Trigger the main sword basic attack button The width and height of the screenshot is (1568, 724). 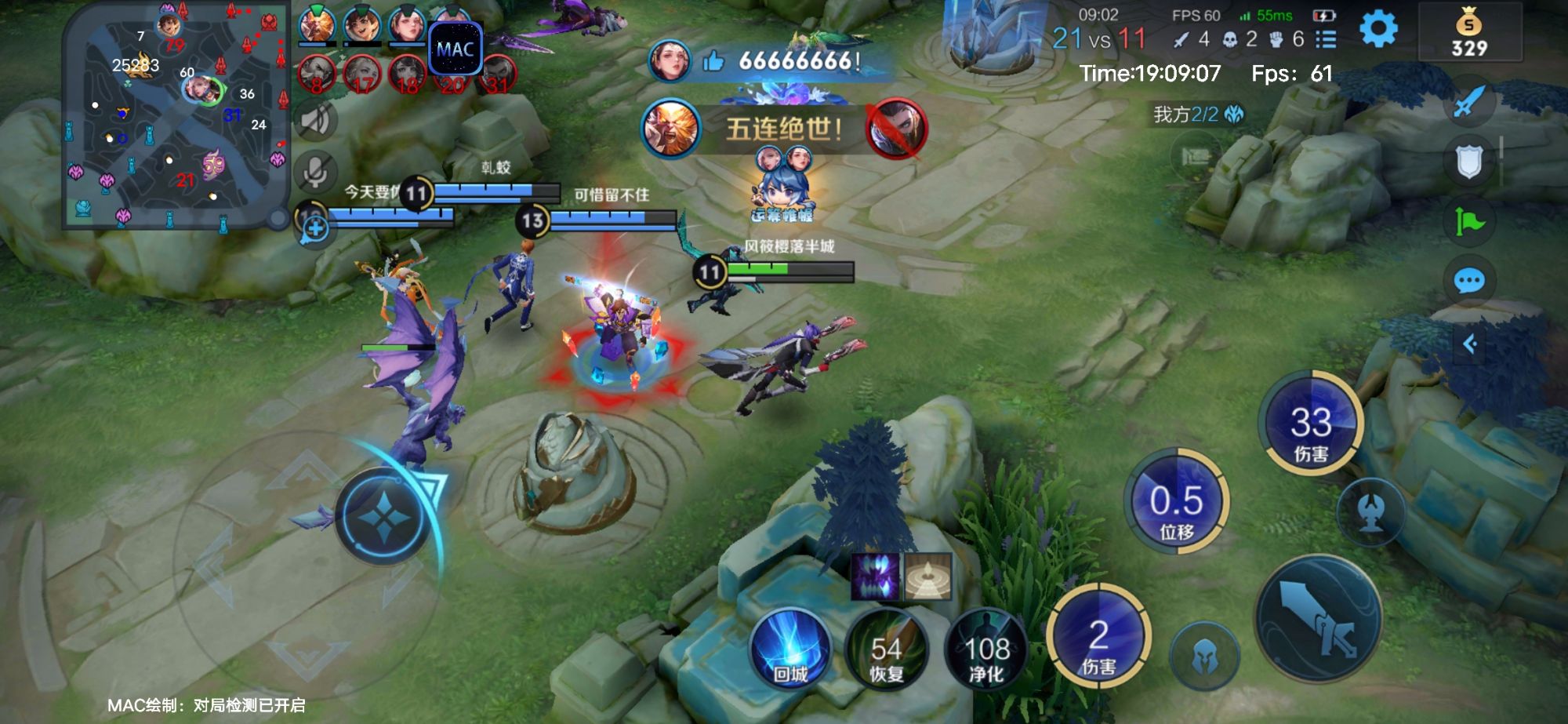click(x=1318, y=619)
